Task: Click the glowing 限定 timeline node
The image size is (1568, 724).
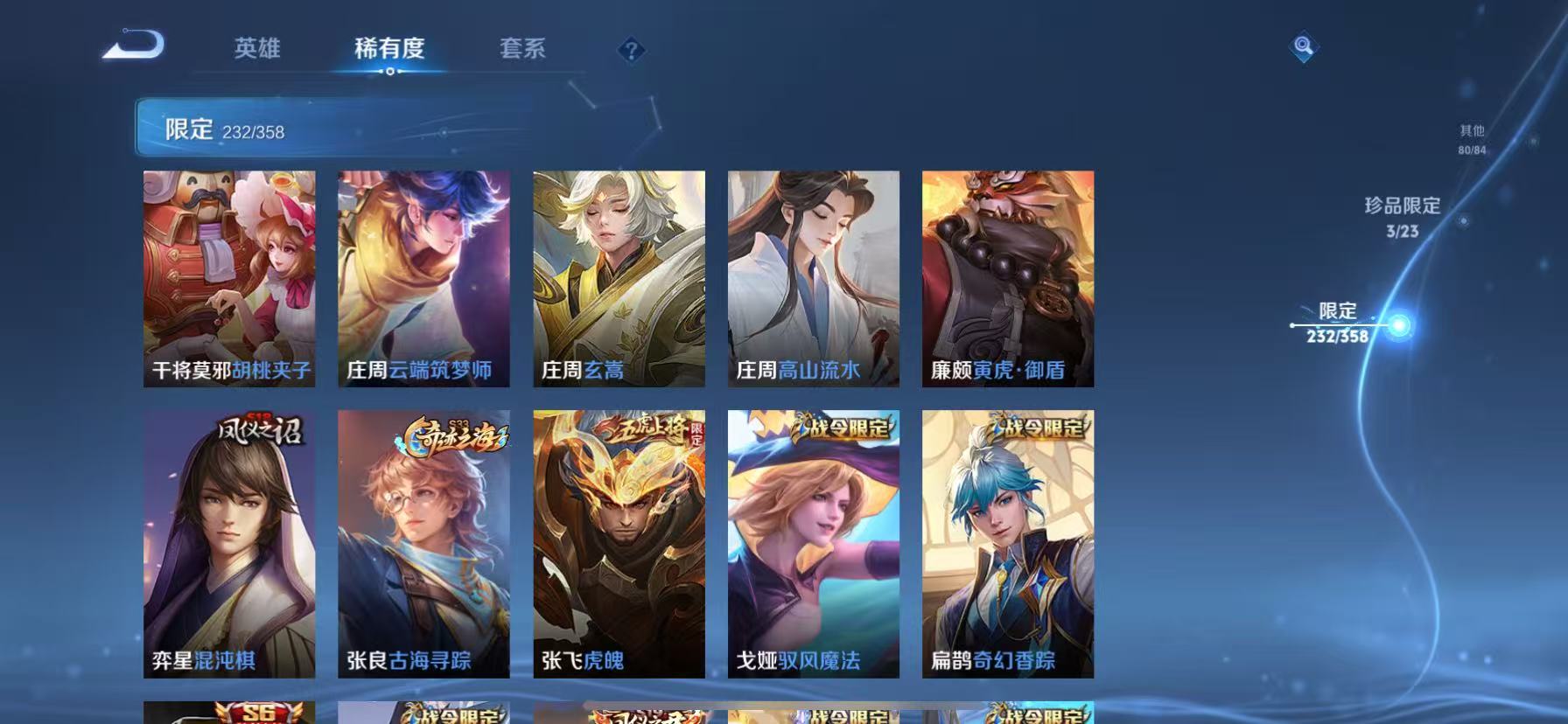Action: (x=1400, y=323)
